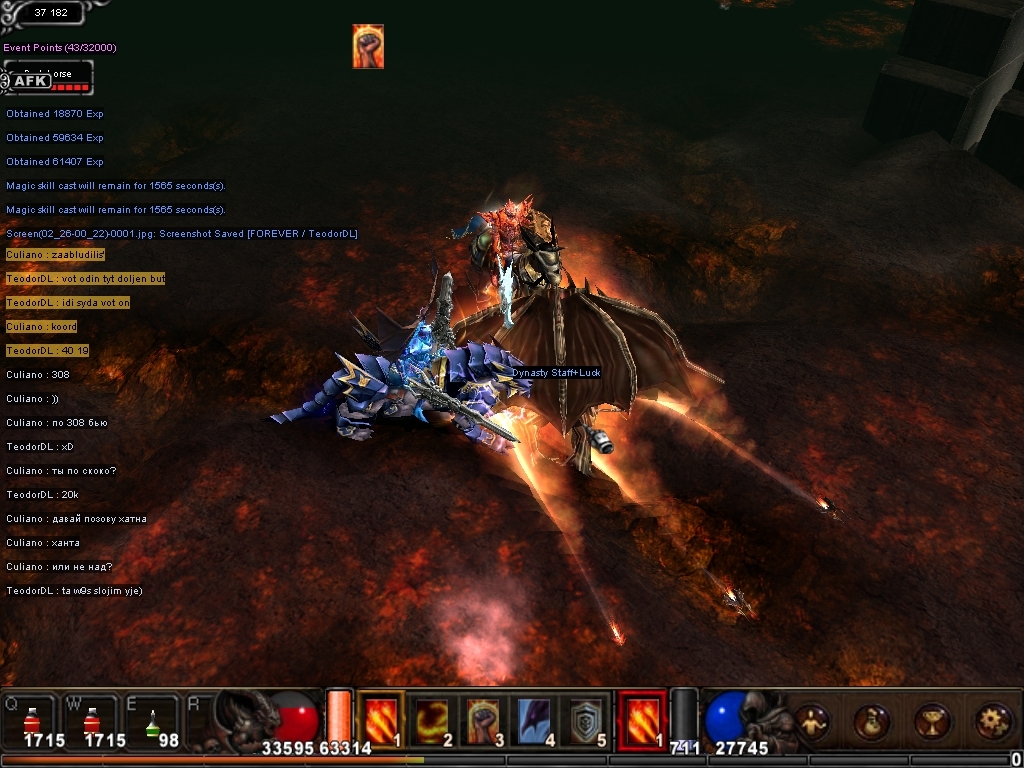Viewport: 1024px width, 768px height.
Task: Open the gear settings button
Action: 991,721
